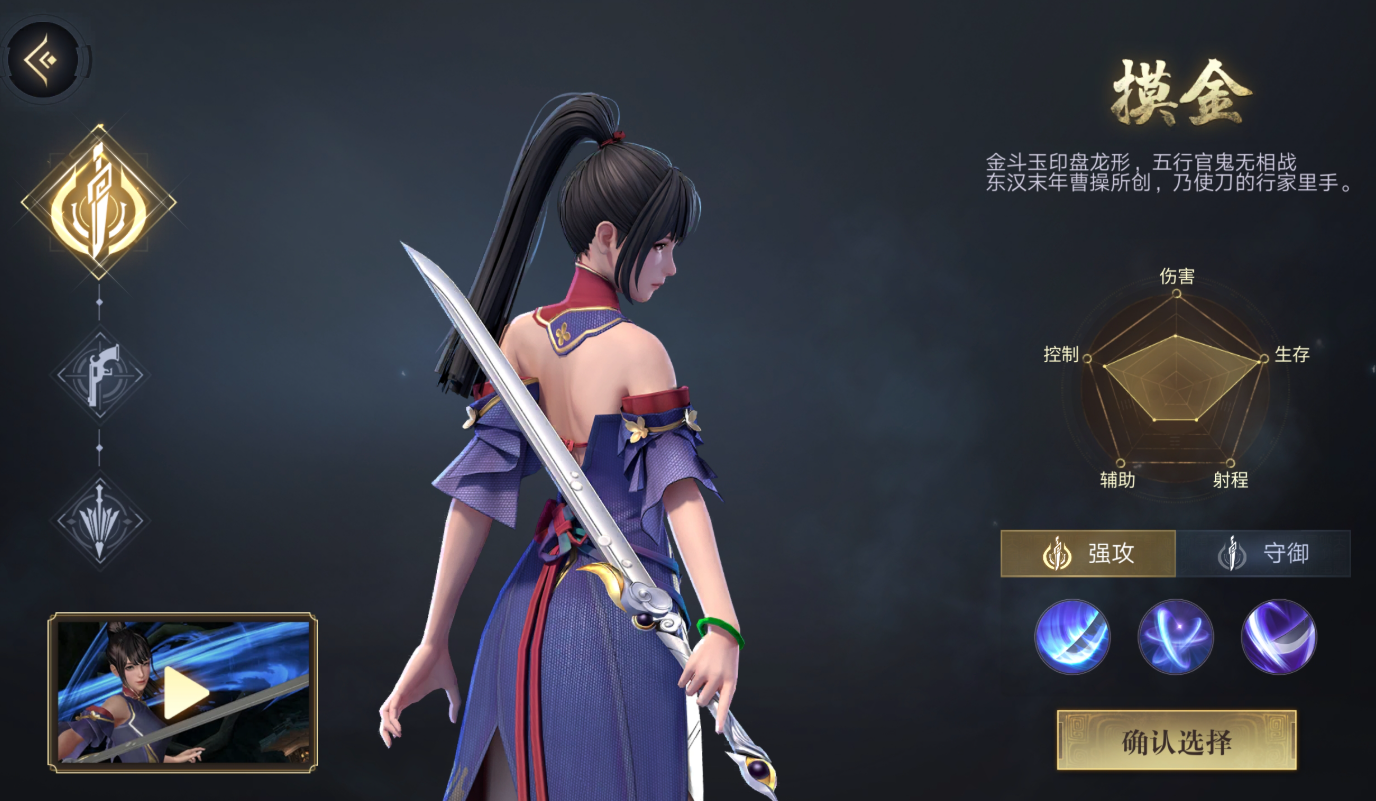The width and height of the screenshot is (1376, 801).
Task: Switch to the 强攻 specialization tab
Action: 1088,553
